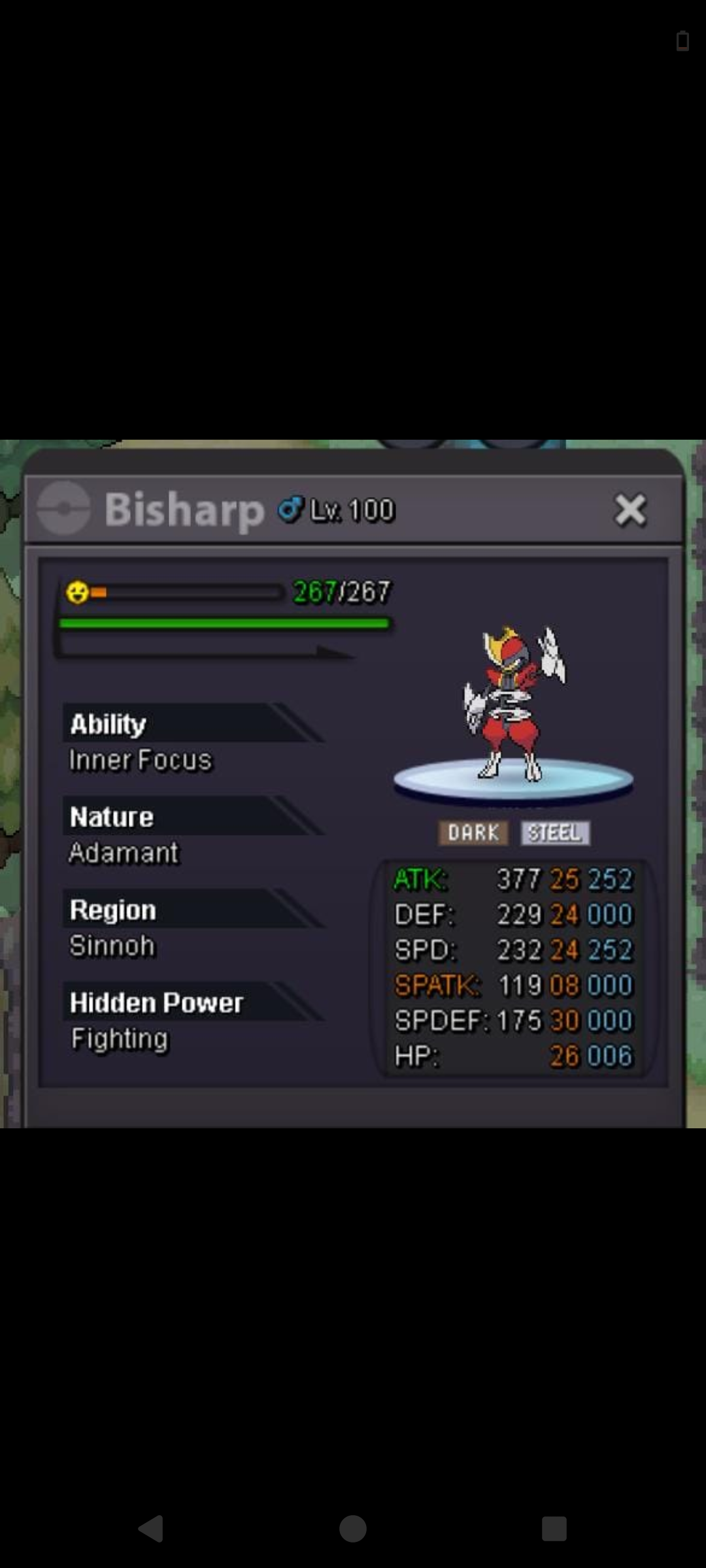Open Android recent apps square button

pyautogui.click(x=554, y=1529)
